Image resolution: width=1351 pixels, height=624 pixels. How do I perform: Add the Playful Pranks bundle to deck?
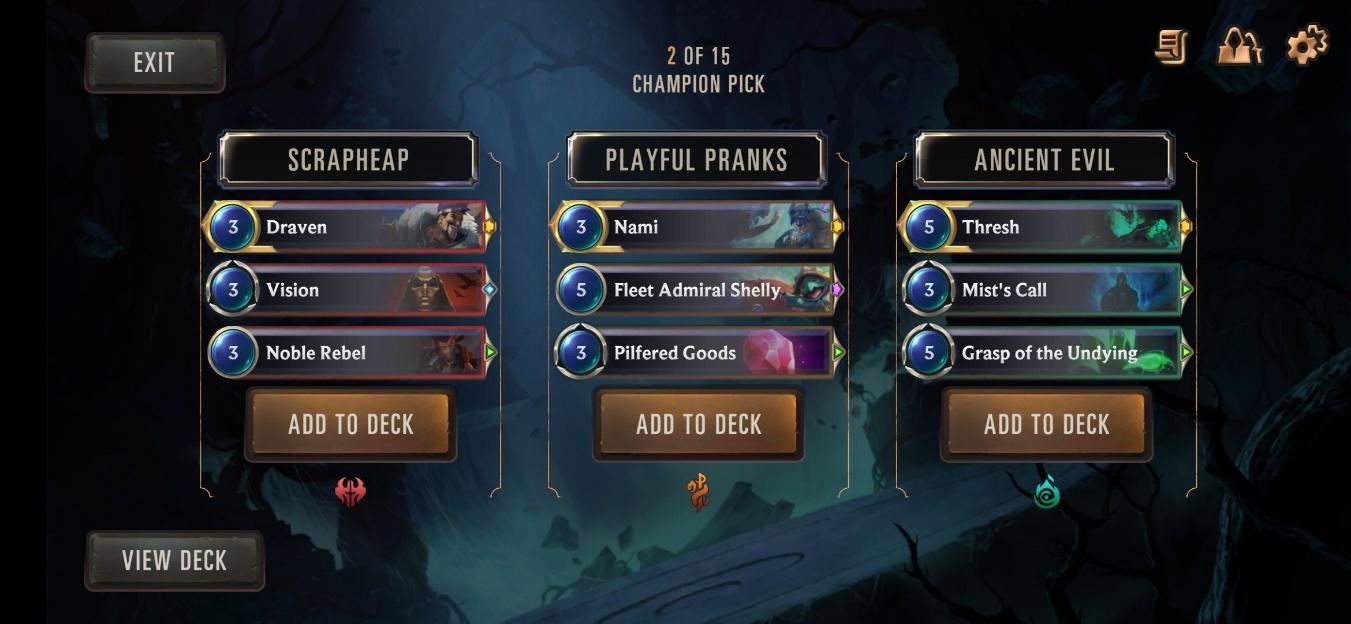pos(698,425)
